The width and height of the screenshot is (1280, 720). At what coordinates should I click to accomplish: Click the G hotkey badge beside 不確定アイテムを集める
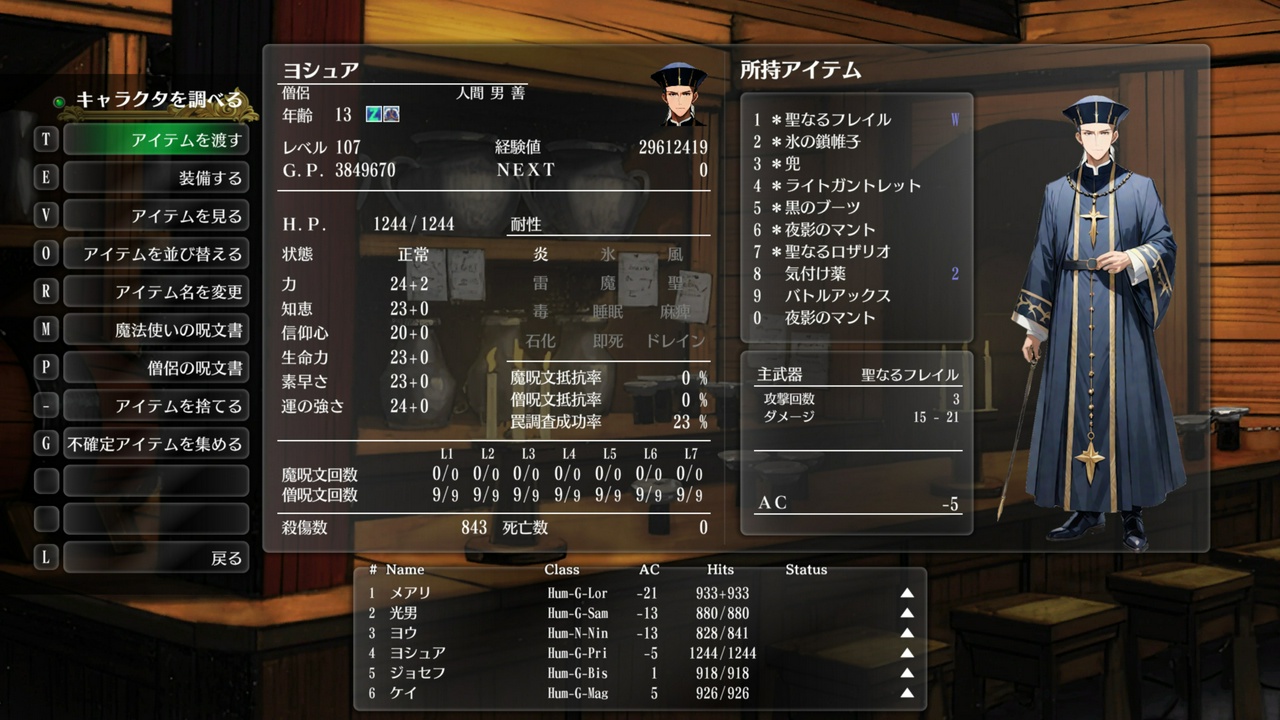tap(44, 442)
